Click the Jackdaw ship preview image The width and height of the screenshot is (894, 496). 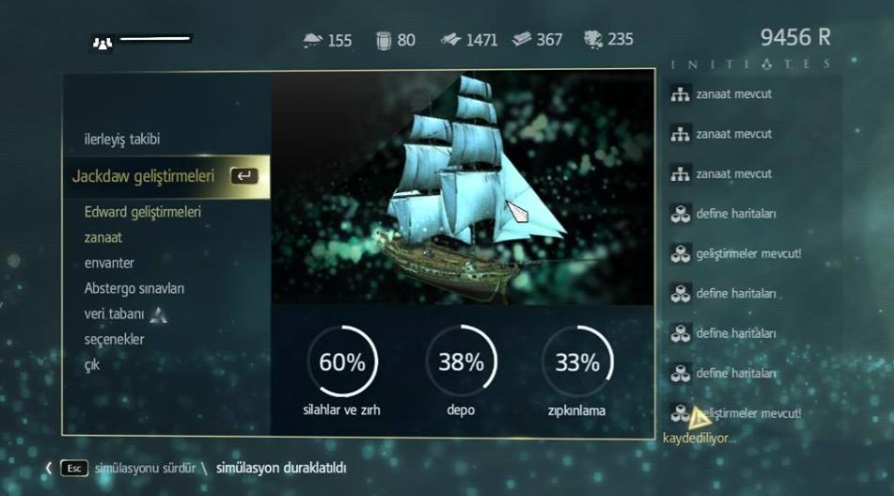click(x=463, y=190)
